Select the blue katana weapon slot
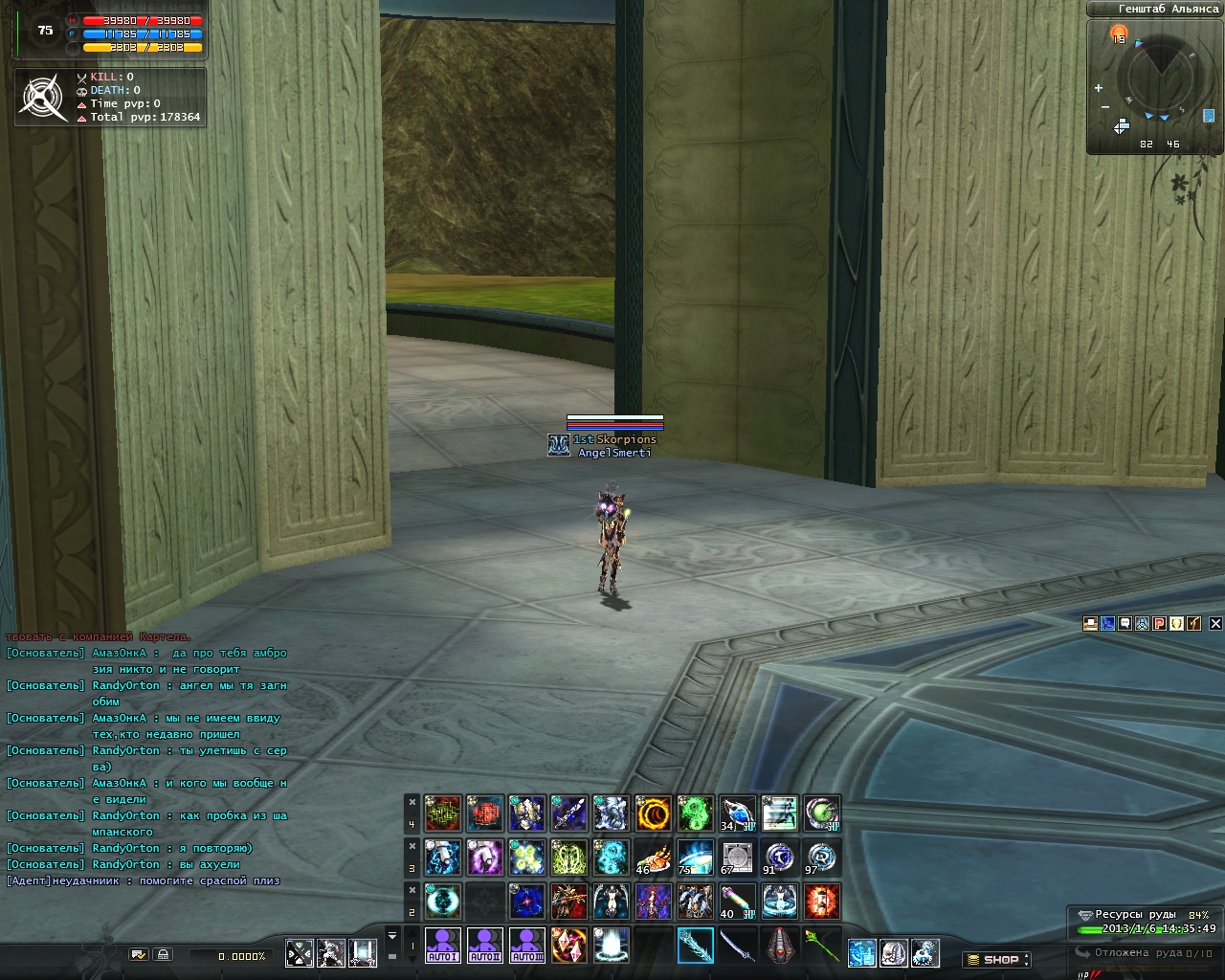 click(738, 946)
